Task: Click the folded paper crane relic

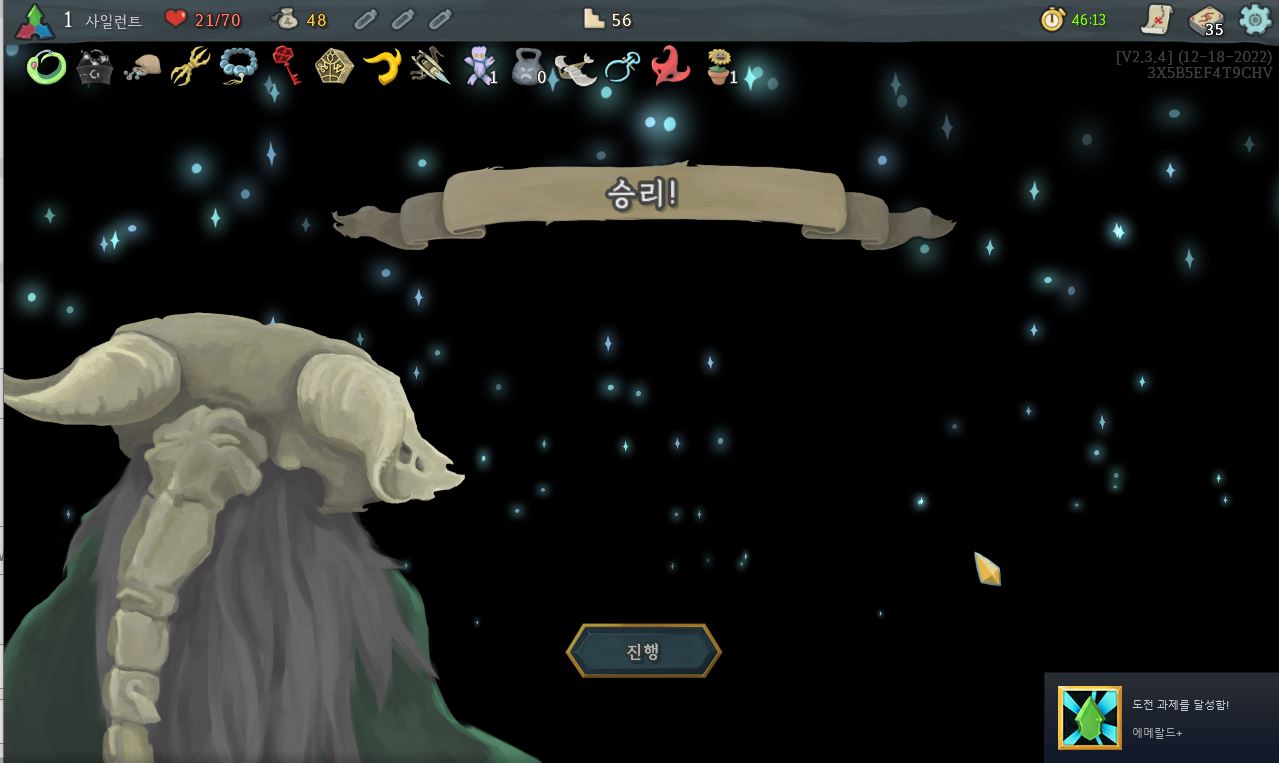Action: pos(575,68)
